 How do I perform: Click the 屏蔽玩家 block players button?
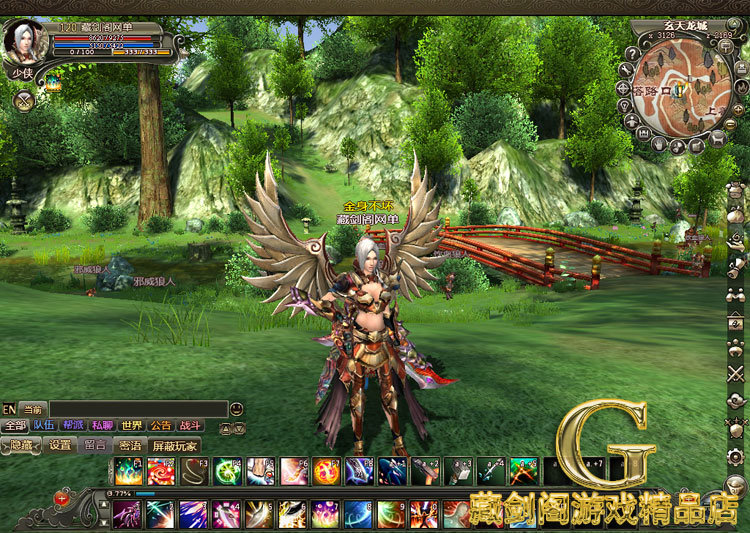click(174, 445)
